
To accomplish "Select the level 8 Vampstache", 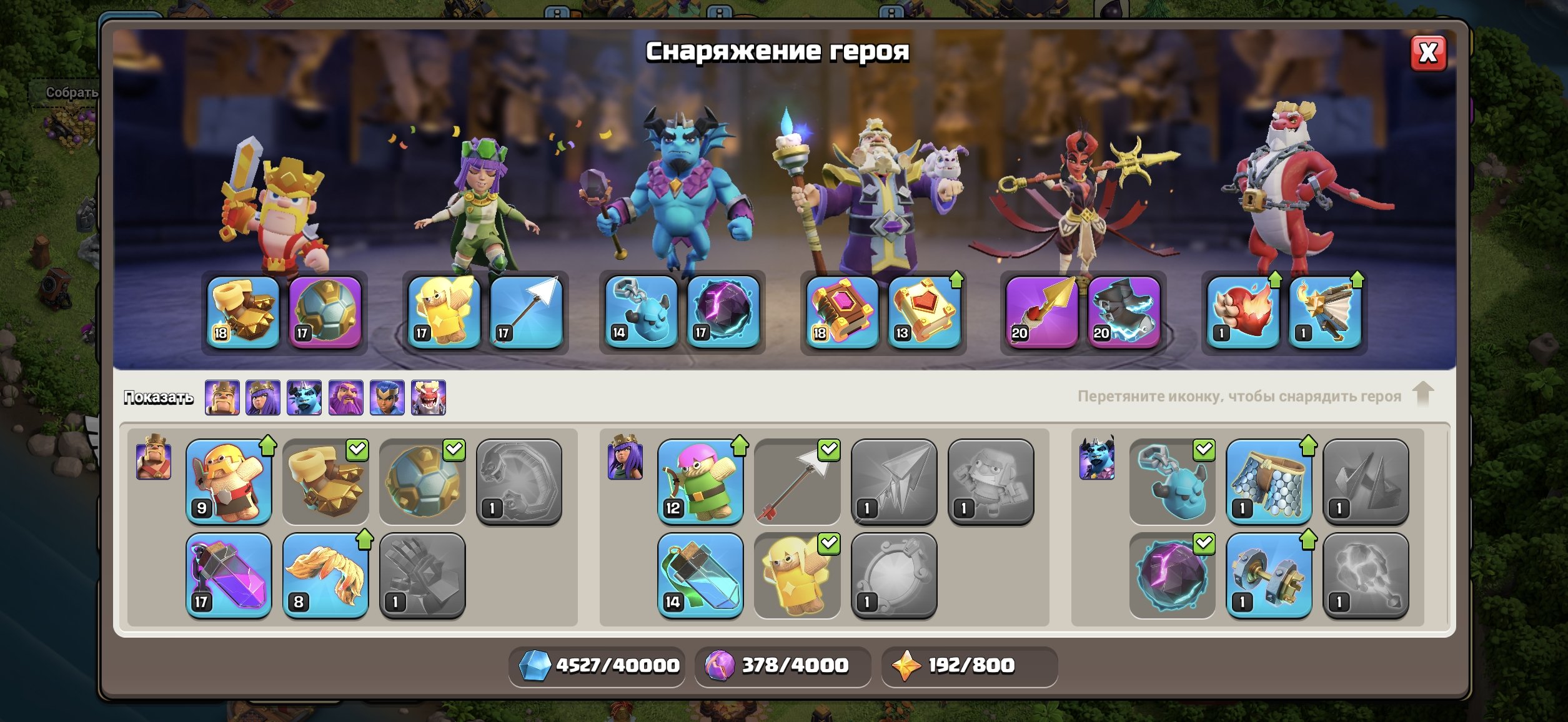I will [325, 575].
